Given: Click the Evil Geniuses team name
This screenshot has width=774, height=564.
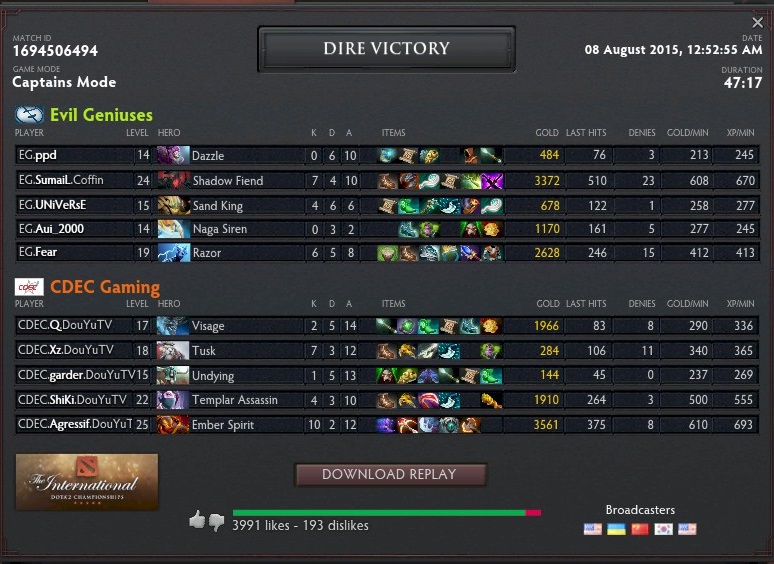Looking at the screenshot, I should (x=101, y=115).
